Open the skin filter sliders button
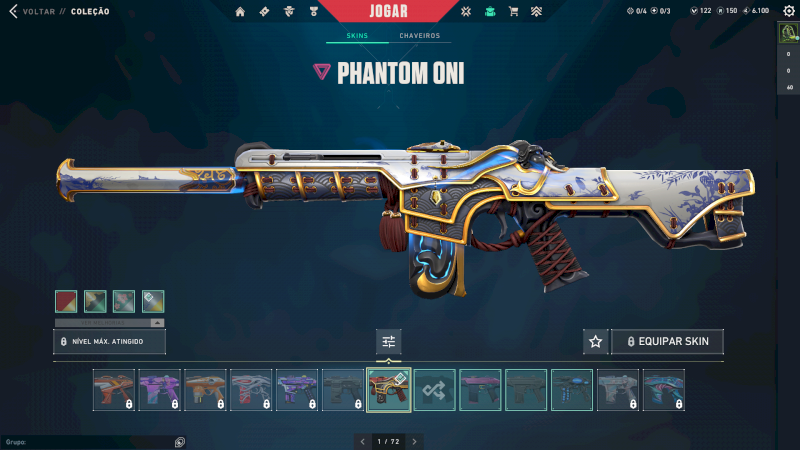 (x=389, y=342)
